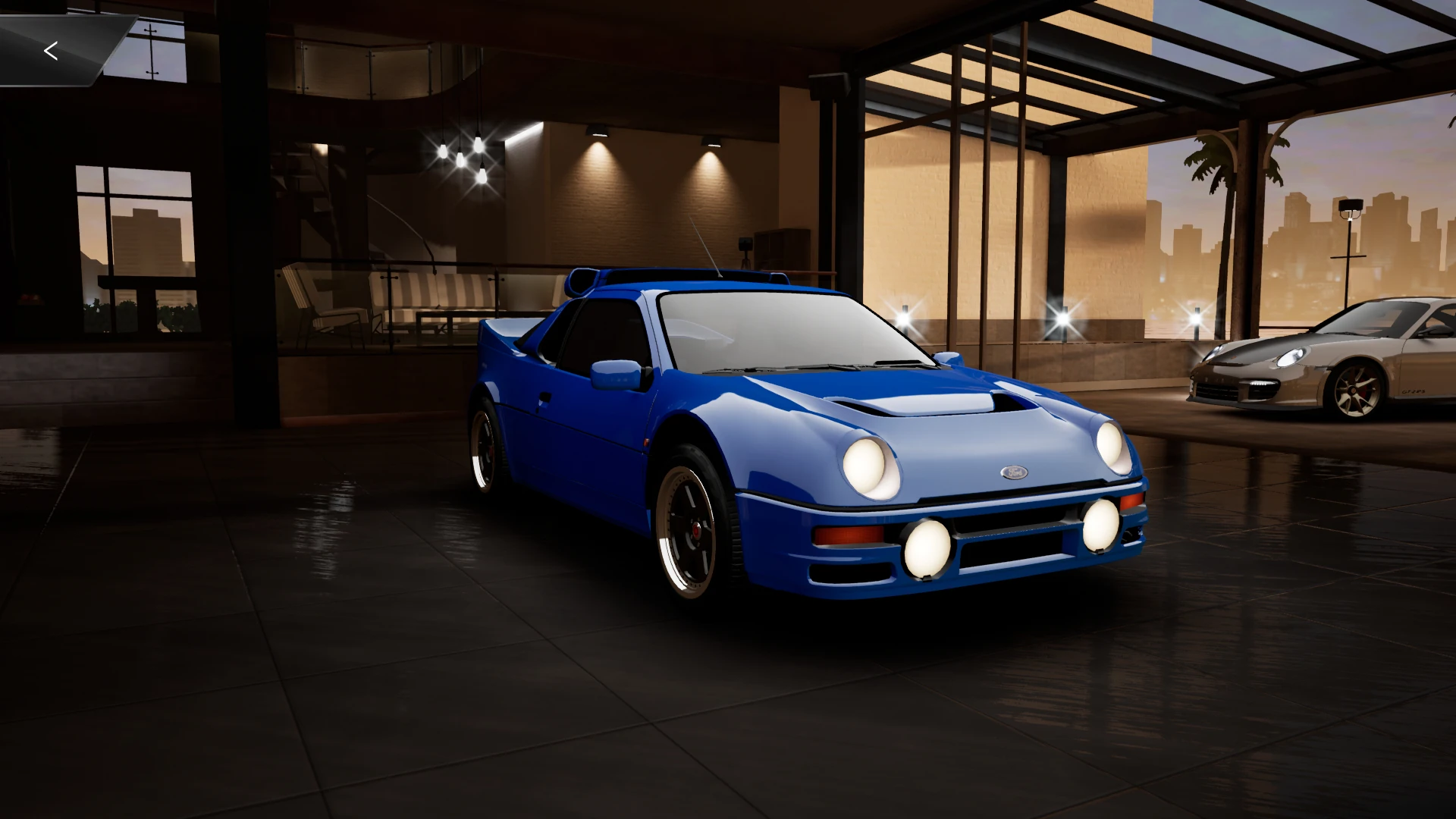
Task: Select the front left wheel rim
Action: pyautogui.click(x=699, y=531)
